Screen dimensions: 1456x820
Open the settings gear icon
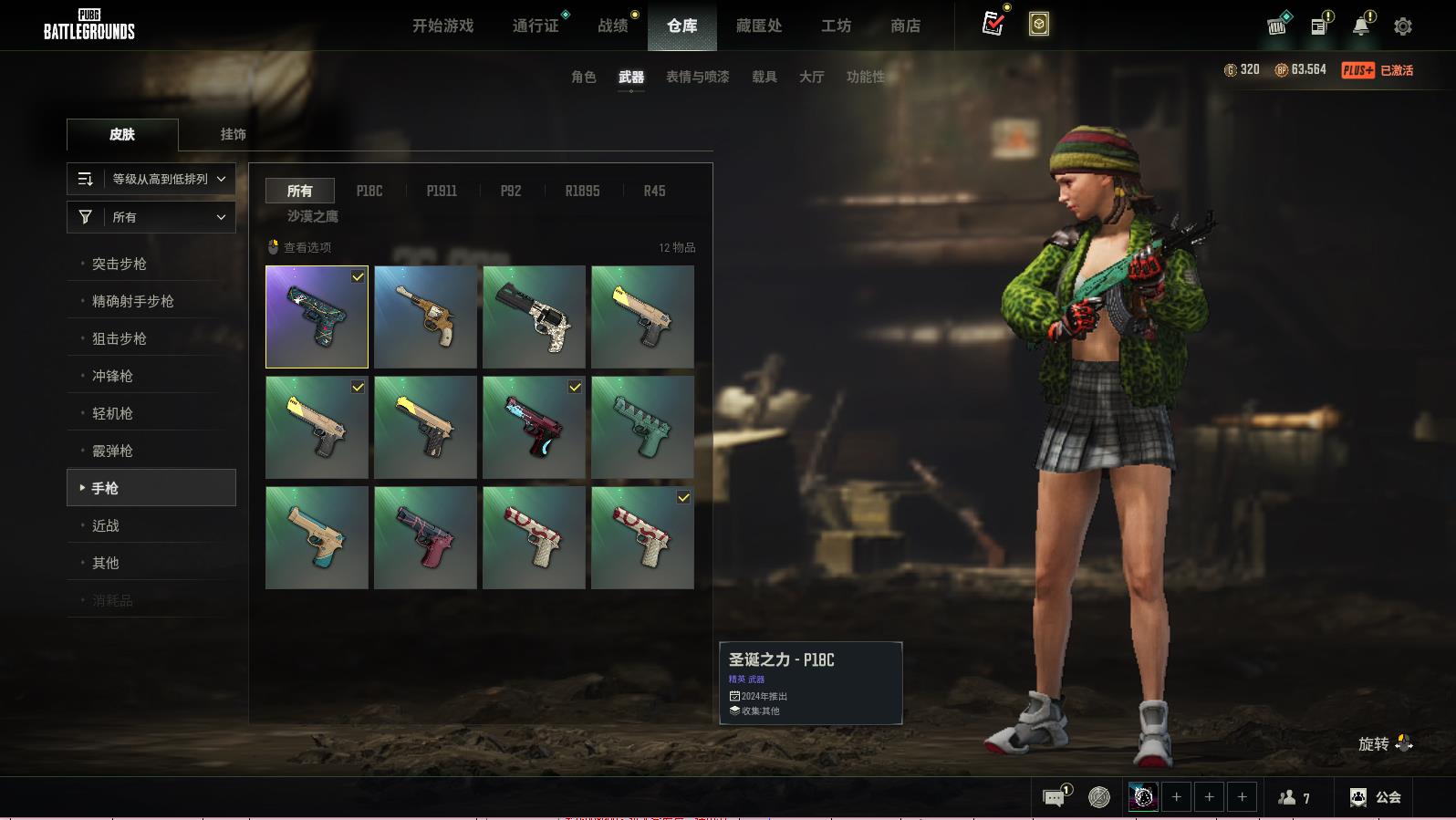click(1403, 26)
